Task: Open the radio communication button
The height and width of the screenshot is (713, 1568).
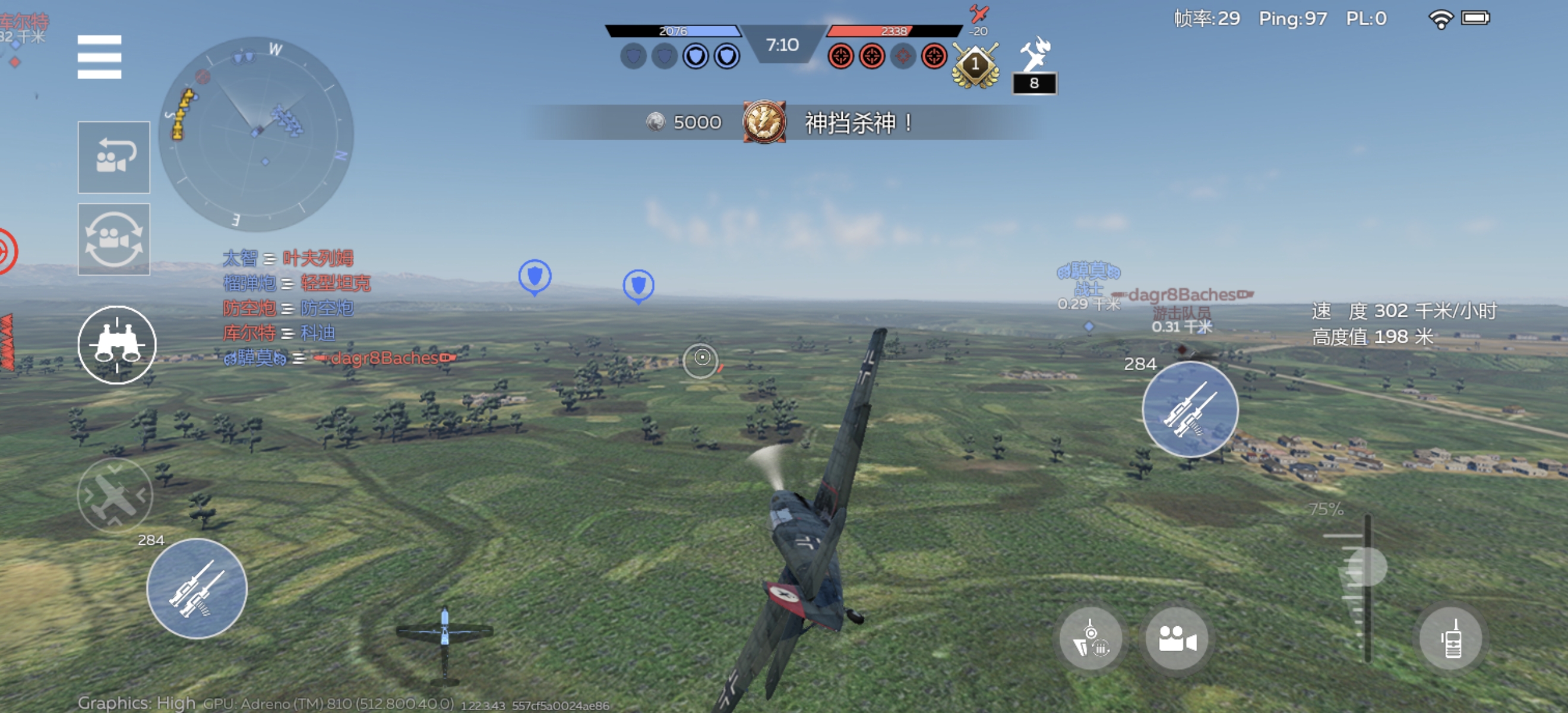Action: click(x=1451, y=639)
